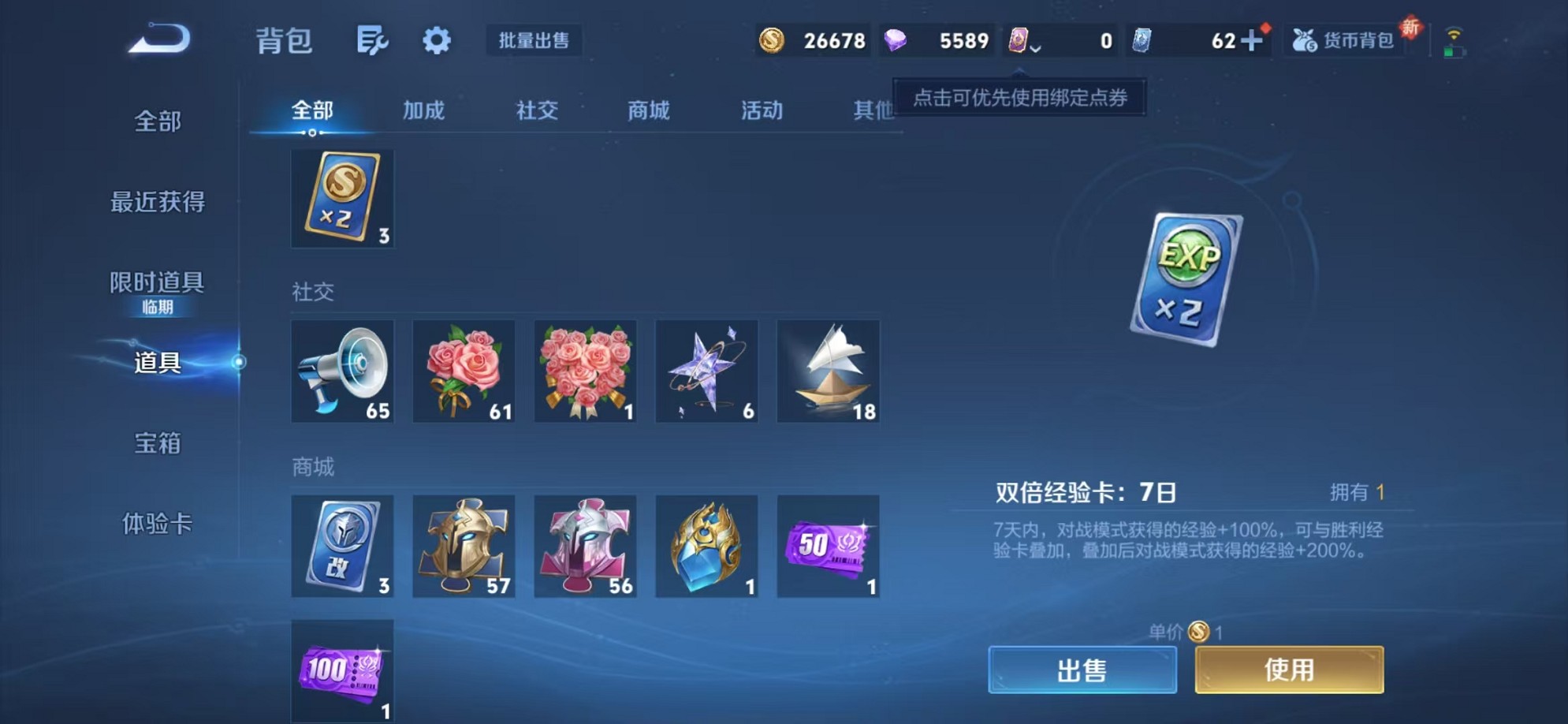Open the settings gear icon

point(438,41)
